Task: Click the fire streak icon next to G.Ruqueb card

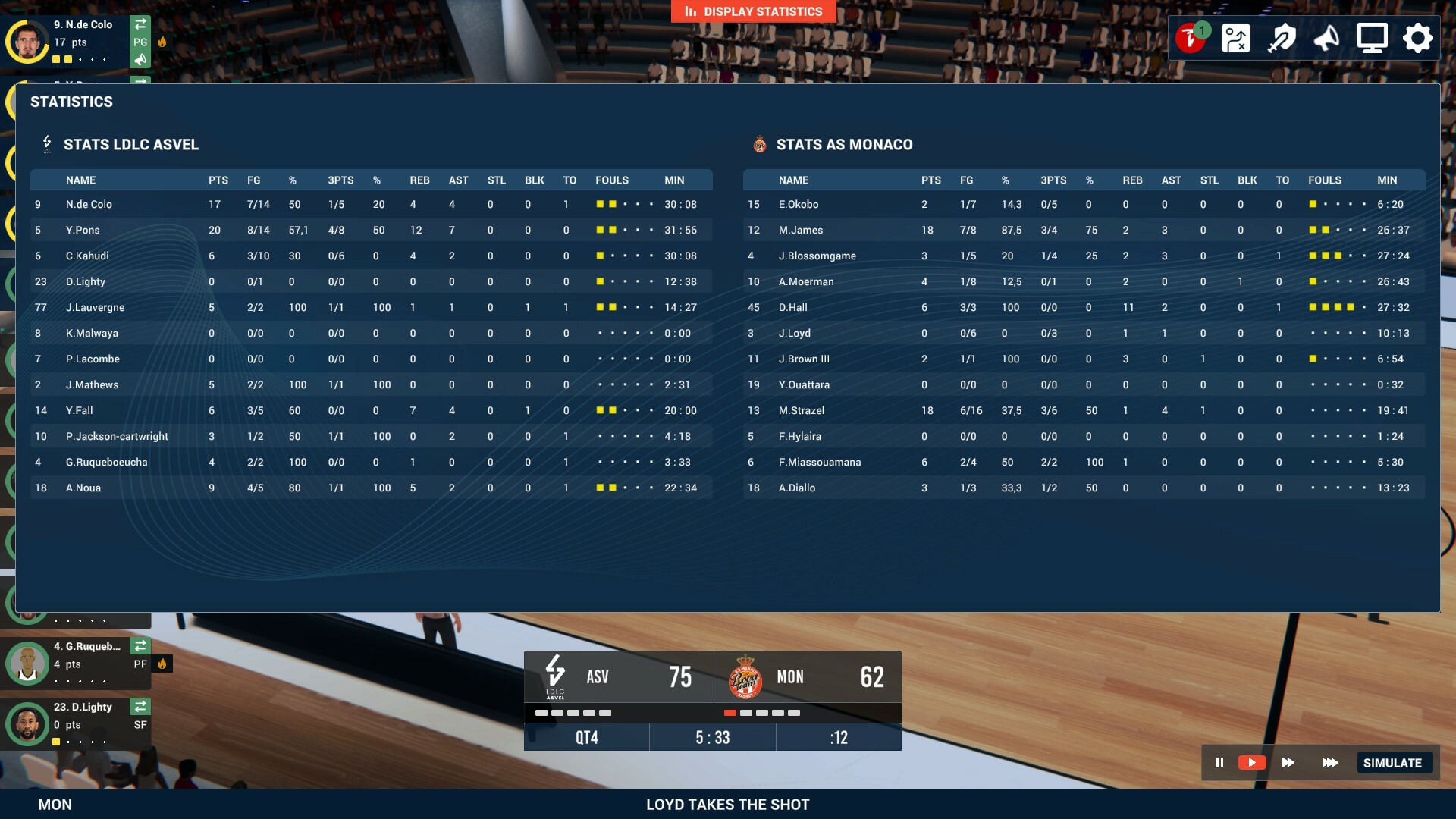Action: tap(163, 663)
